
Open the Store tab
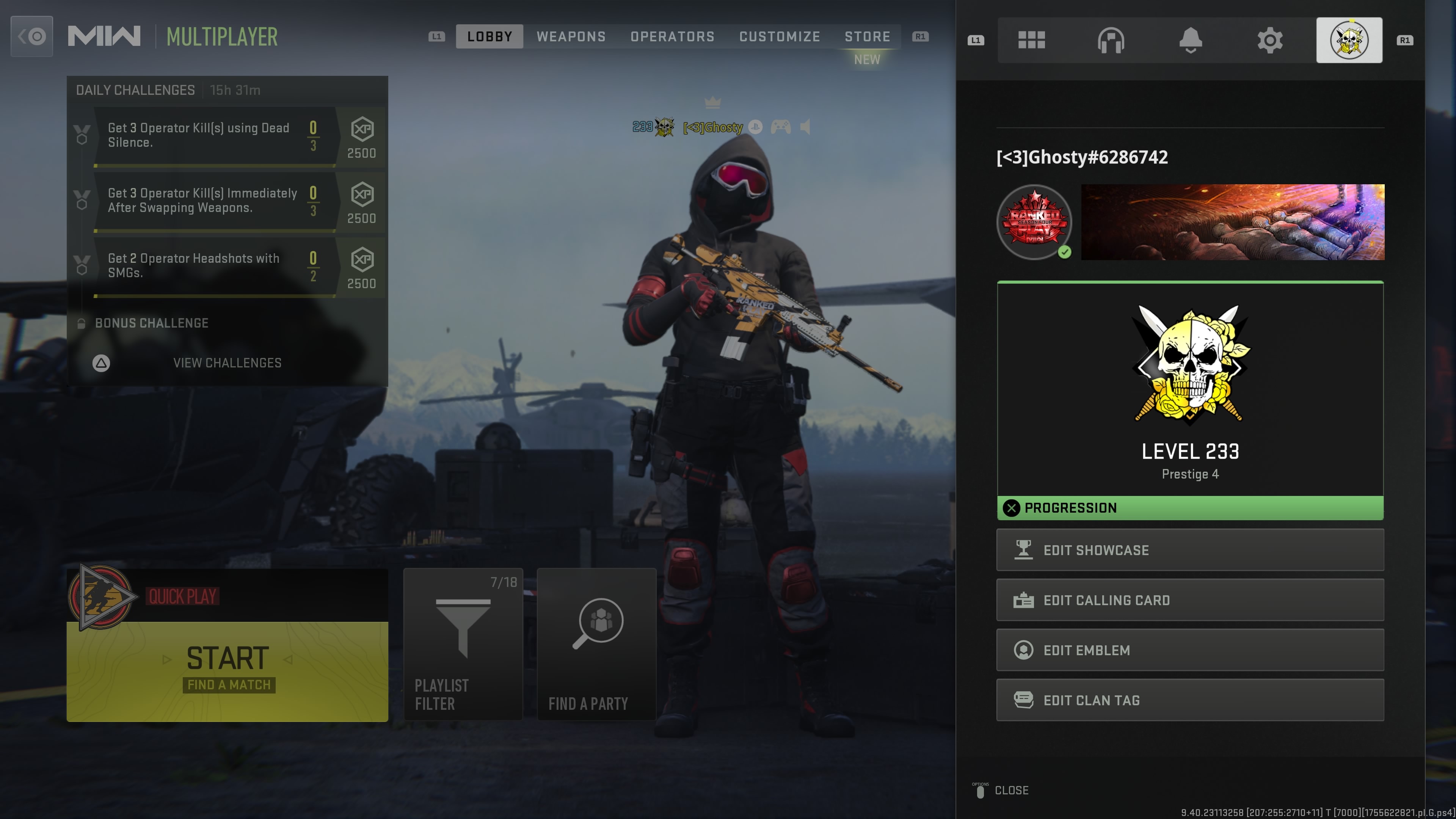click(867, 37)
